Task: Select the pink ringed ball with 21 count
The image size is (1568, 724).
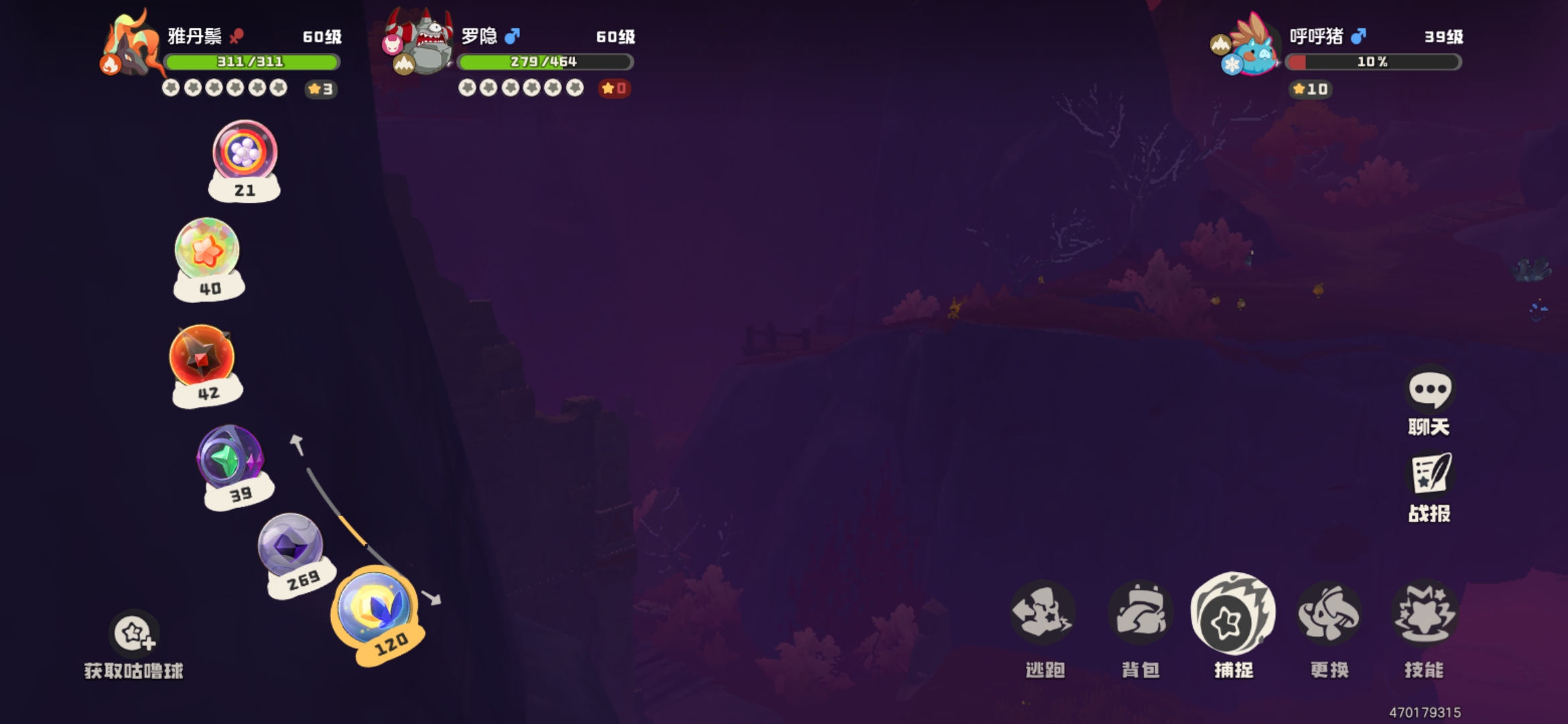Action: pyautogui.click(x=245, y=152)
